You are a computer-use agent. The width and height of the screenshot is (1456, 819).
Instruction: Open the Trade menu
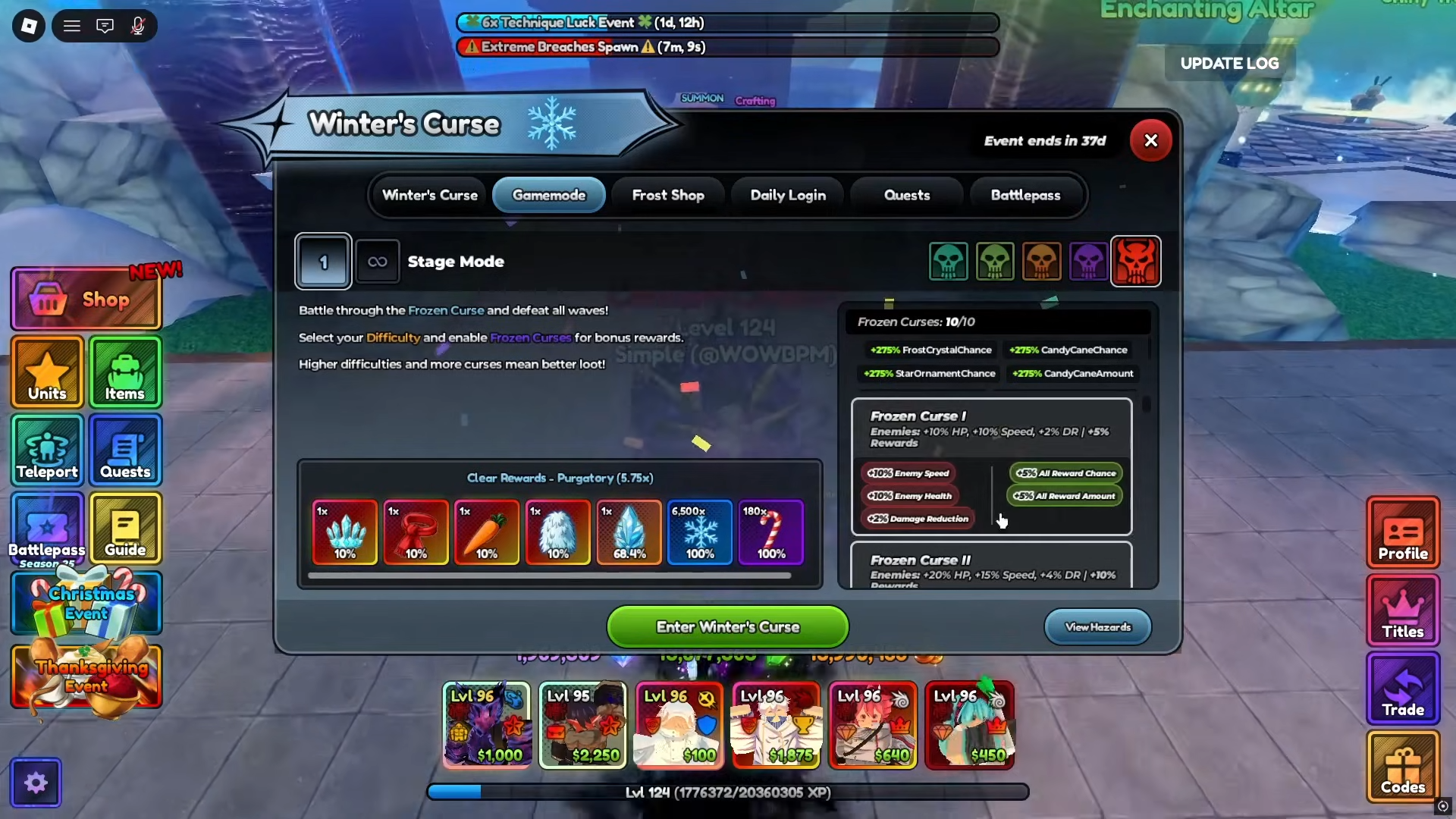[1402, 689]
